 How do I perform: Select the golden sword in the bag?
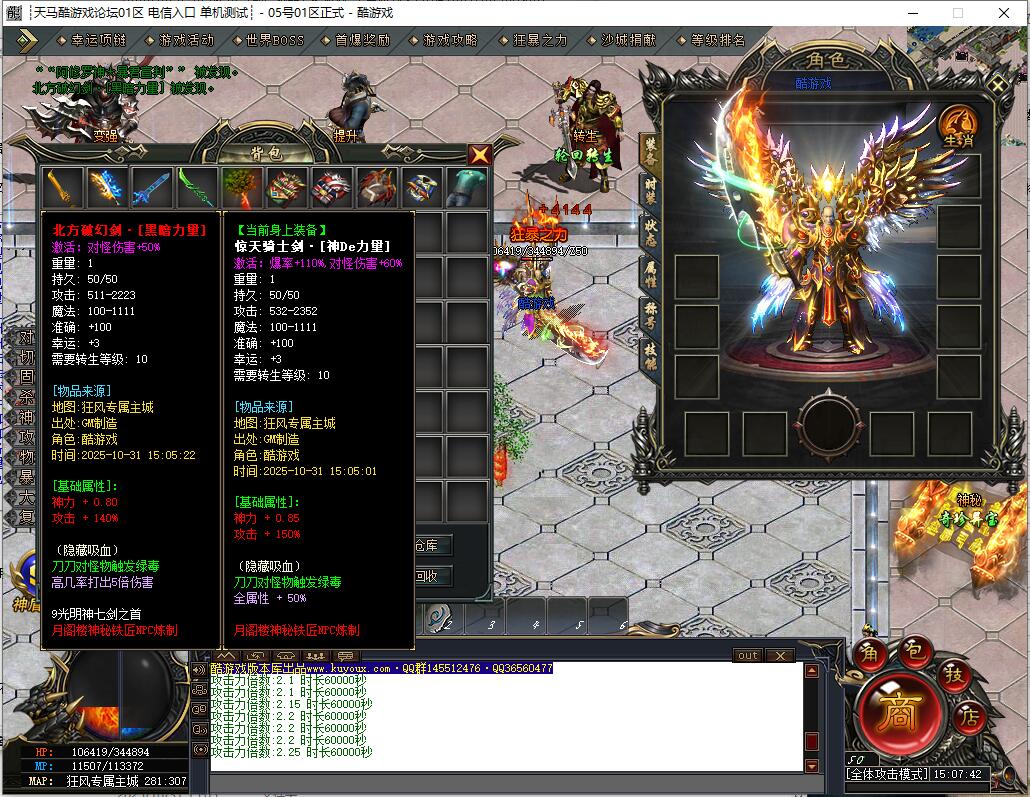coord(62,187)
